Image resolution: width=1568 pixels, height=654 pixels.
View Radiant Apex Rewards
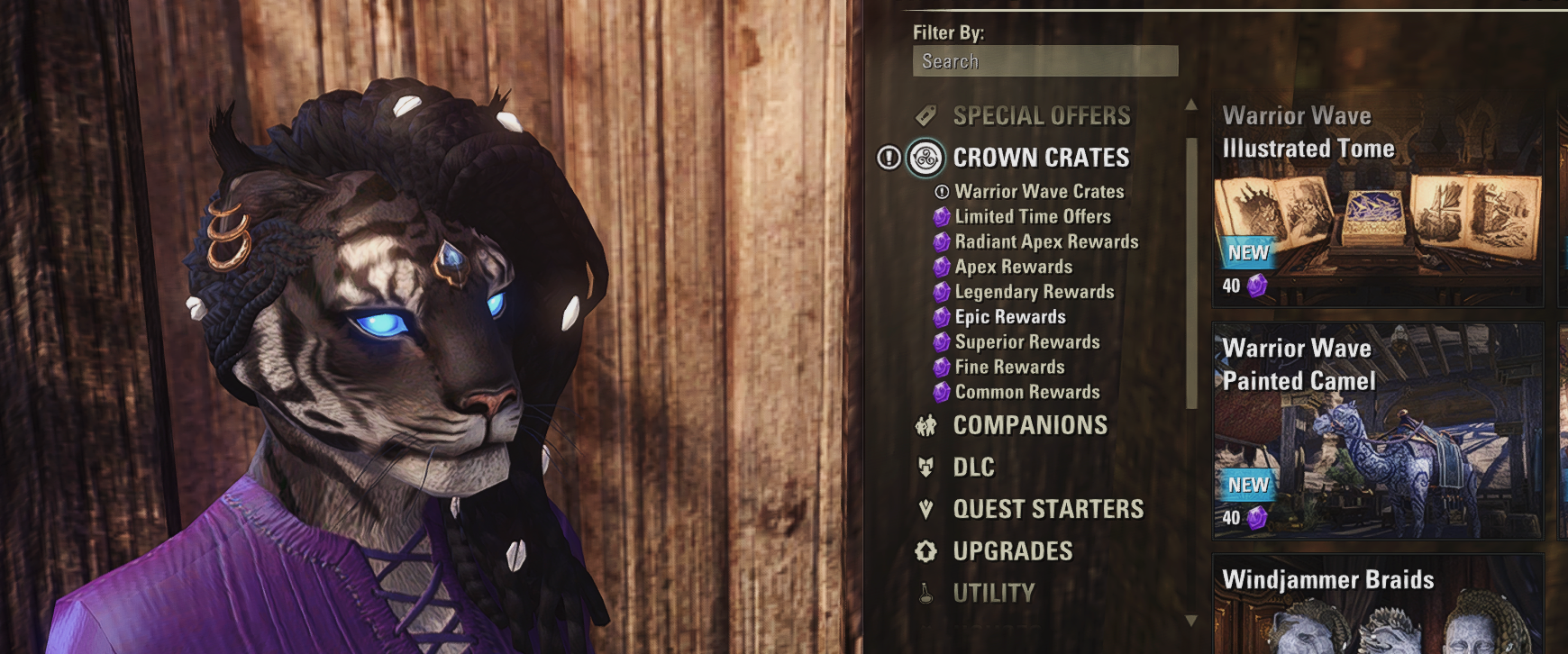(x=1046, y=242)
